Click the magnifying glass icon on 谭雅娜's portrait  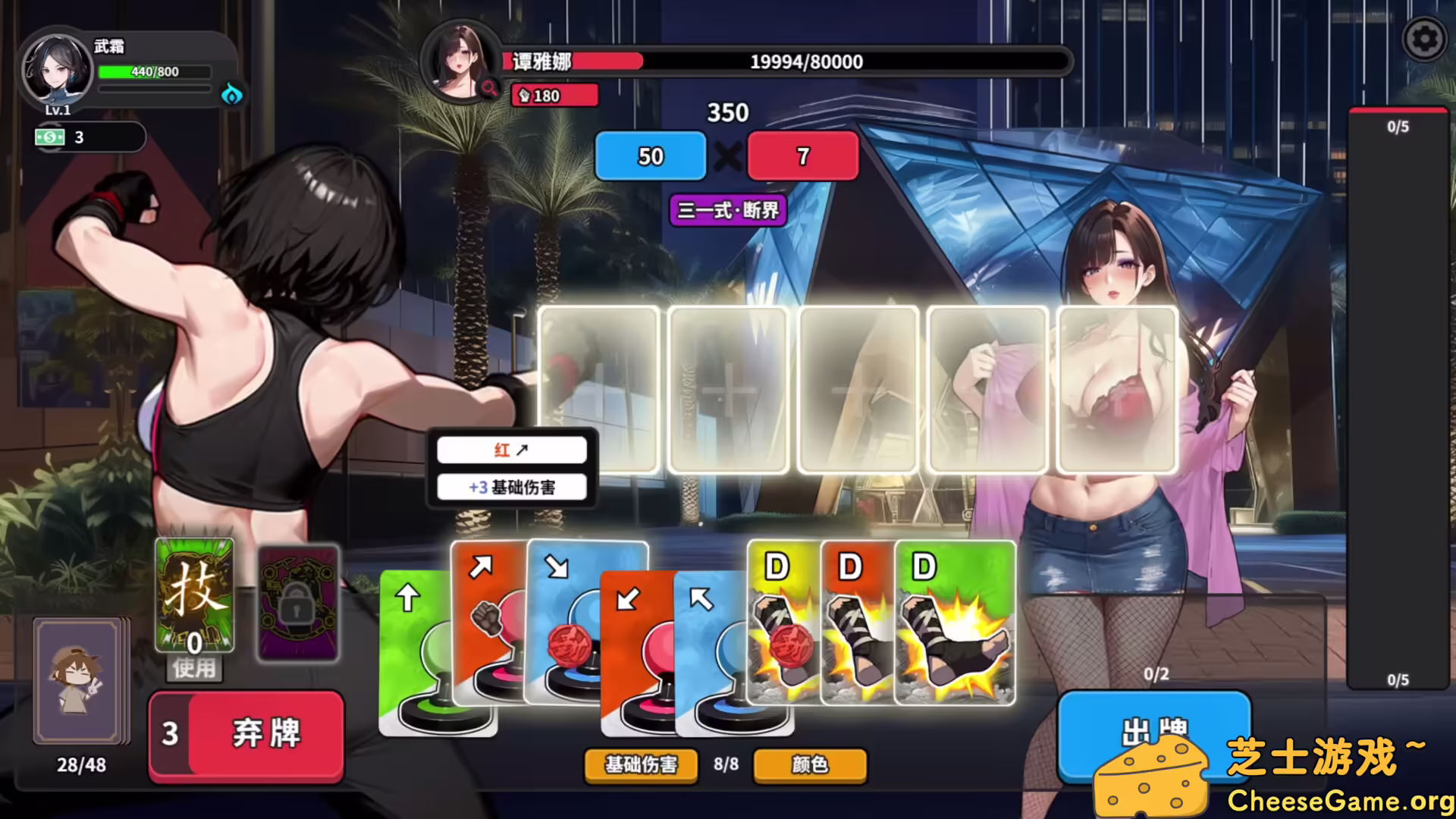click(x=489, y=86)
